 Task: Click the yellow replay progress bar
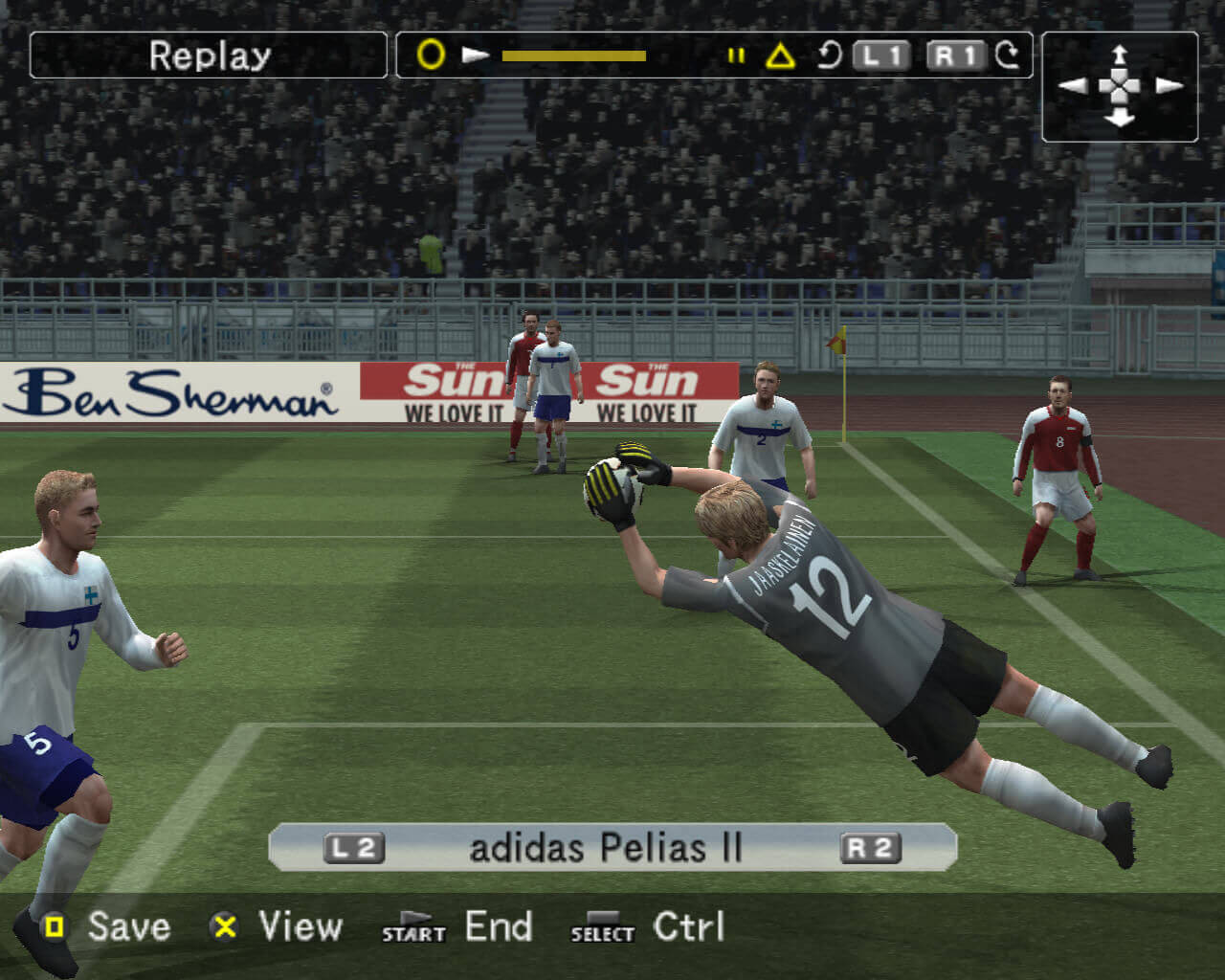pos(574,56)
